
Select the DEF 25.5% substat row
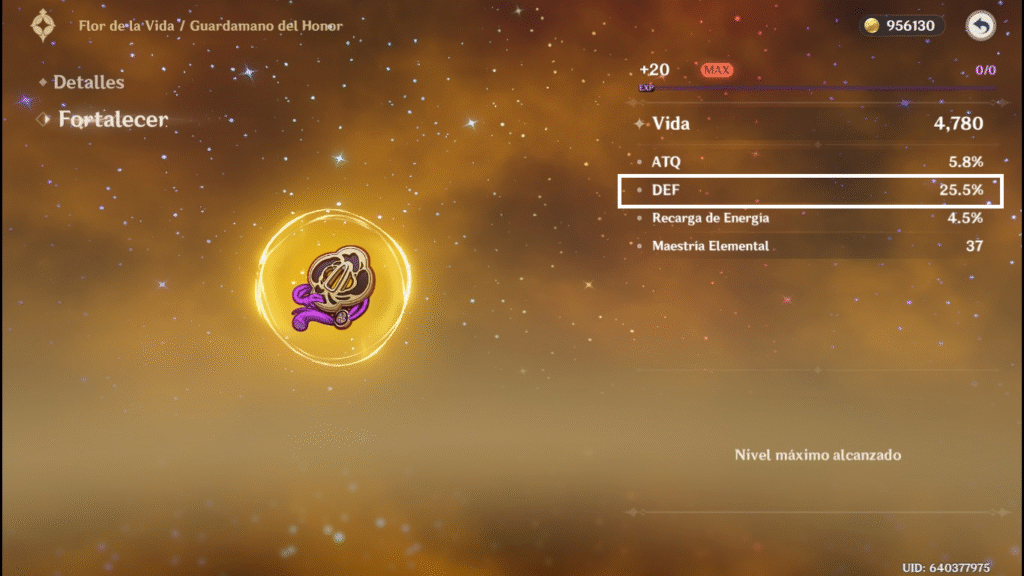click(810, 190)
